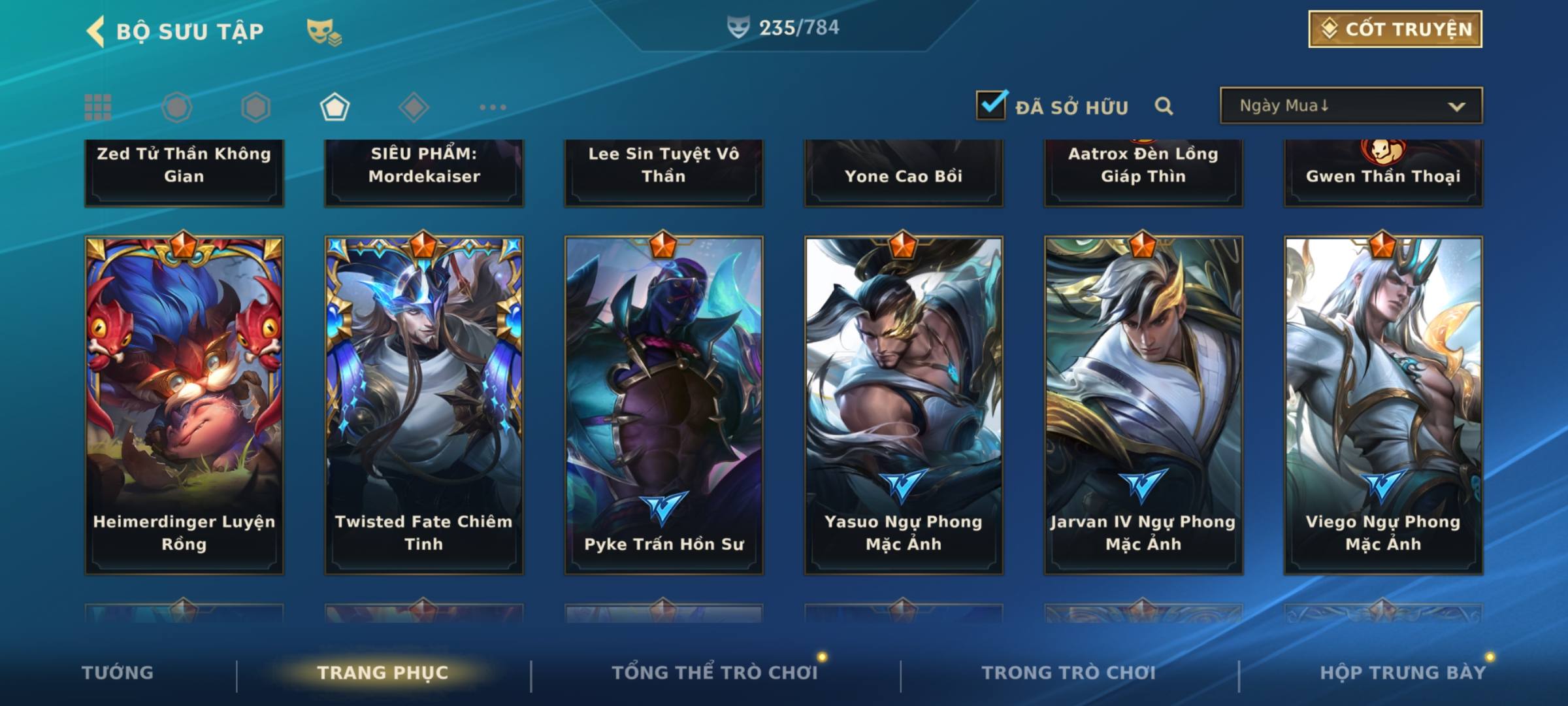This screenshot has height=706, width=1568.
Task: Click the mask and coins icon
Action: click(x=323, y=31)
